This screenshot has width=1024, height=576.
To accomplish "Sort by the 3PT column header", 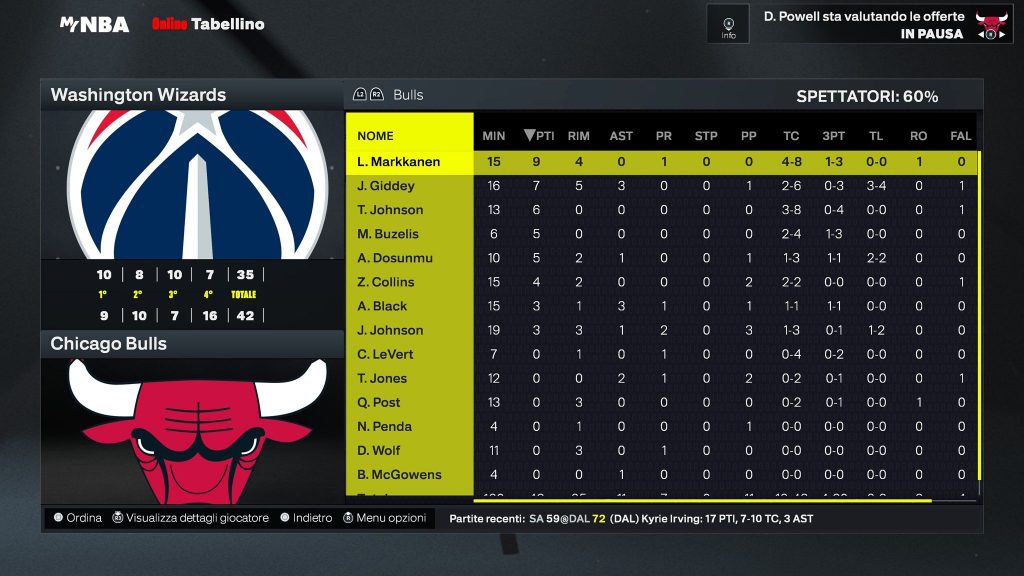I will [x=832, y=136].
